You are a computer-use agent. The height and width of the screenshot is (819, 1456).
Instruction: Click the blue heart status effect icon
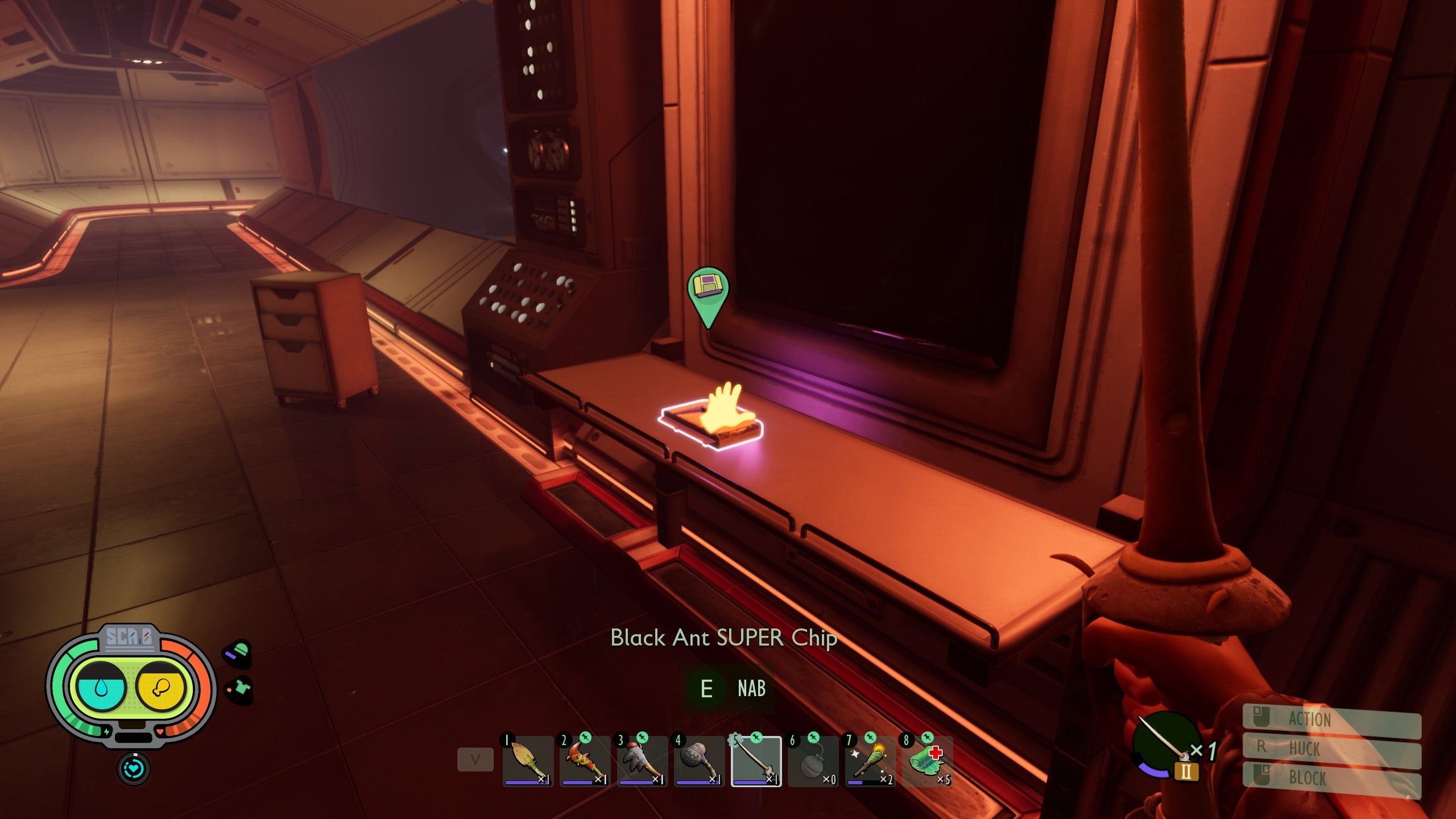(134, 769)
